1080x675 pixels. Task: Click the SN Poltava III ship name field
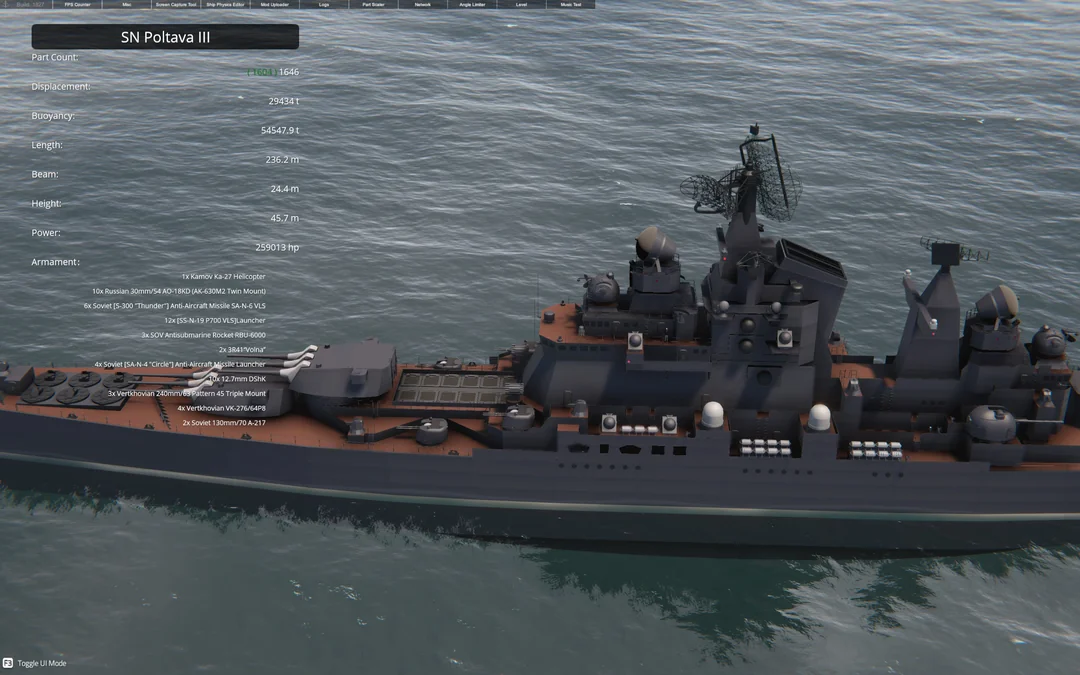coord(165,37)
